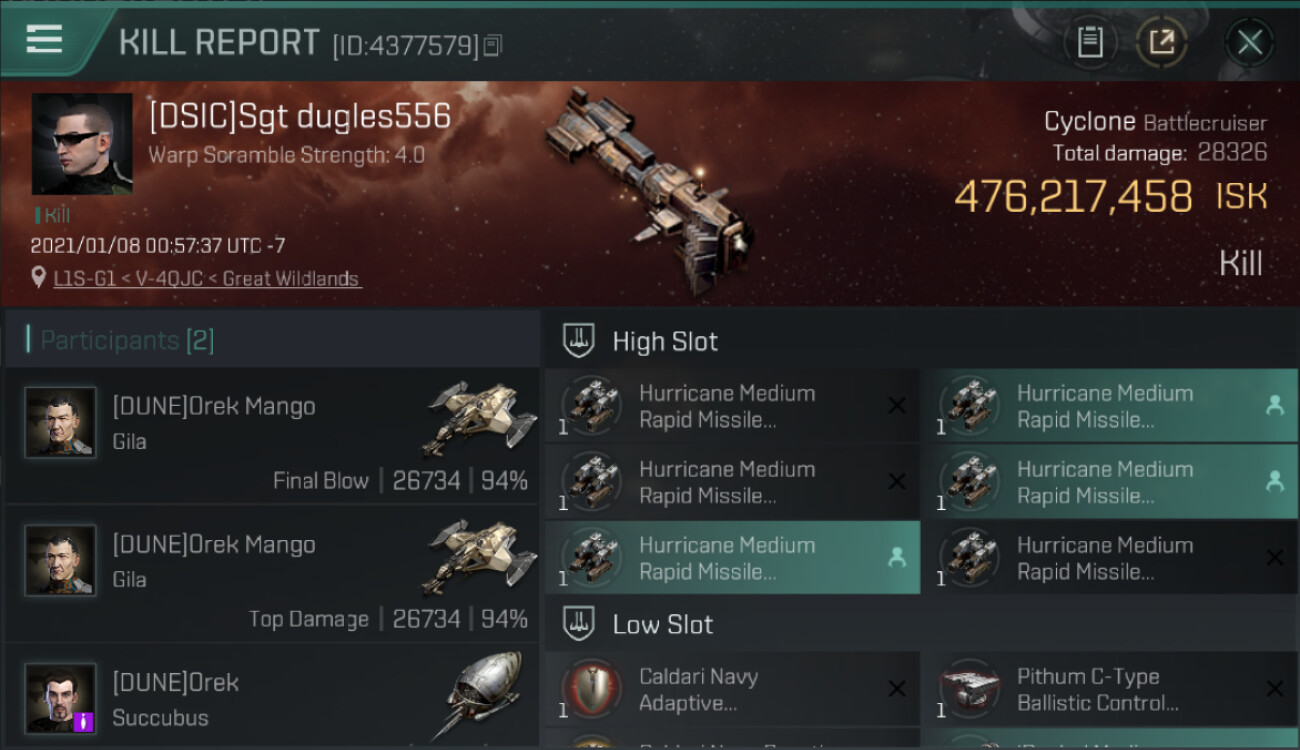Open the L1S-G1 Great Wildlands location link

(x=207, y=279)
